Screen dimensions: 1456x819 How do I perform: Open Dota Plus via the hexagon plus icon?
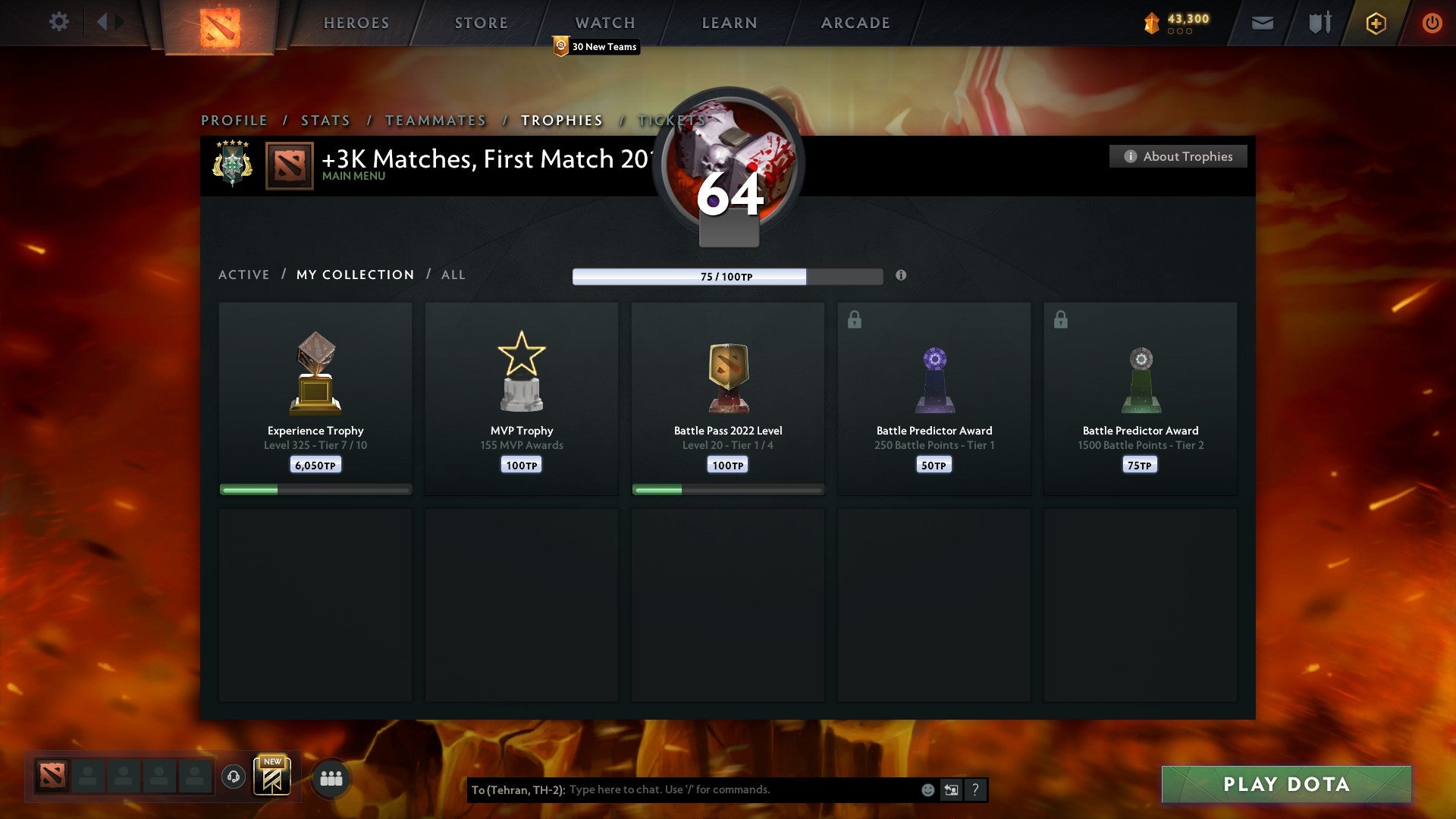pos(1375,23)
